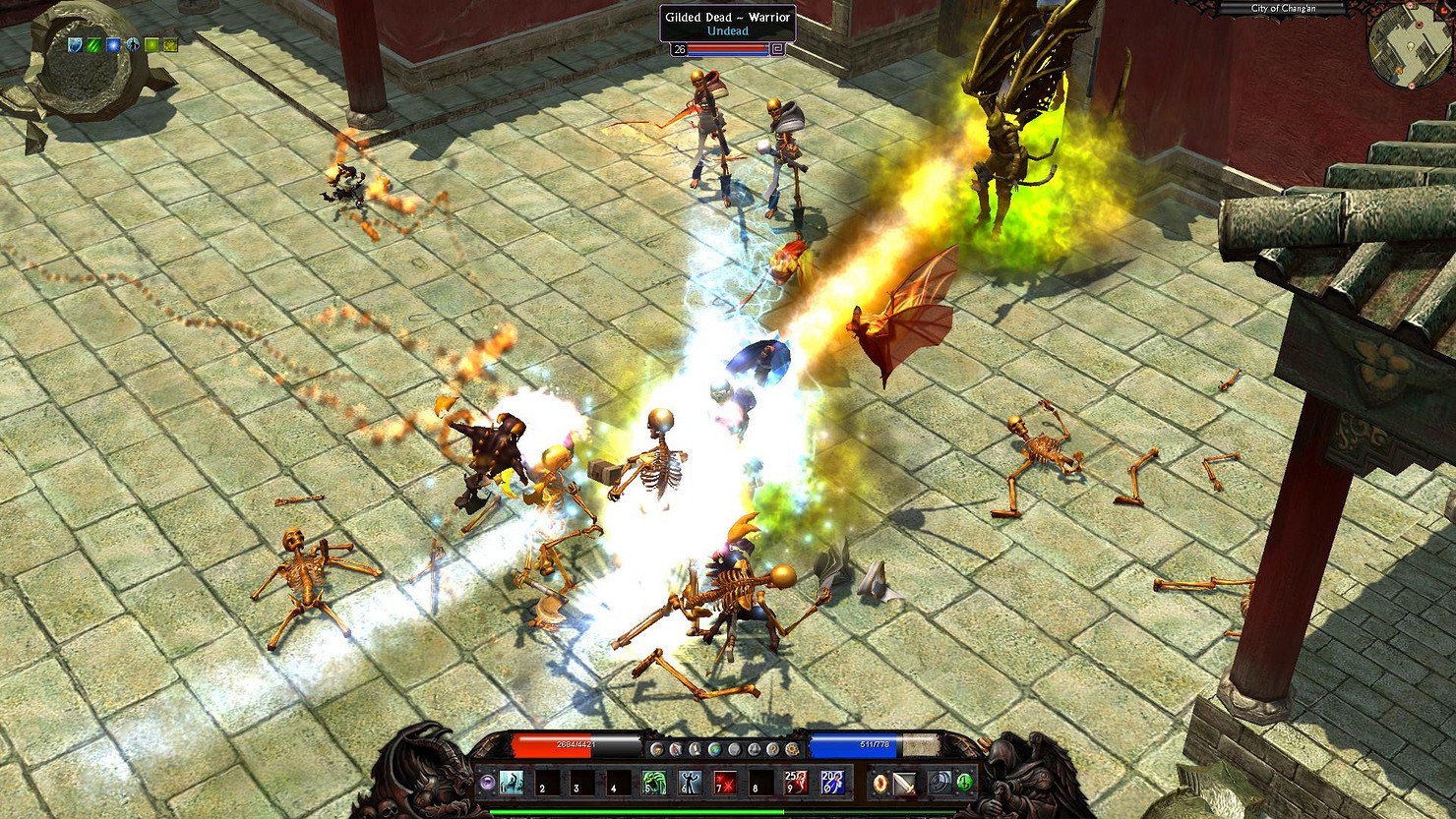Click the dark round shield skill icon
Image resolution: width=1456 pixels, height=819 pixels.
(x=940, y=783)
